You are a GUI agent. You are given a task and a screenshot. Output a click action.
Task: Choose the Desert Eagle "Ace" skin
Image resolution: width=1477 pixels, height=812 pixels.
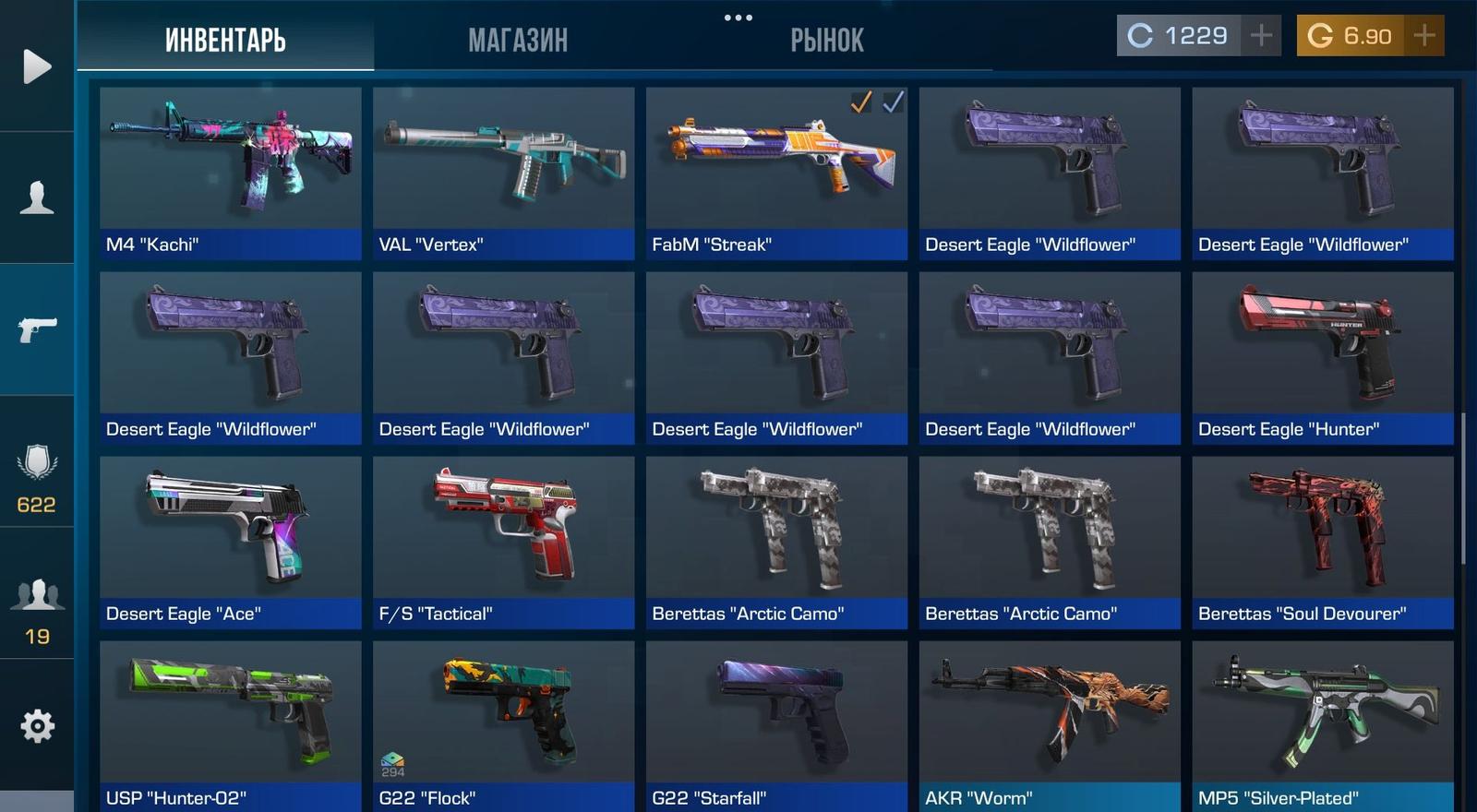click(x=230, y=542)
